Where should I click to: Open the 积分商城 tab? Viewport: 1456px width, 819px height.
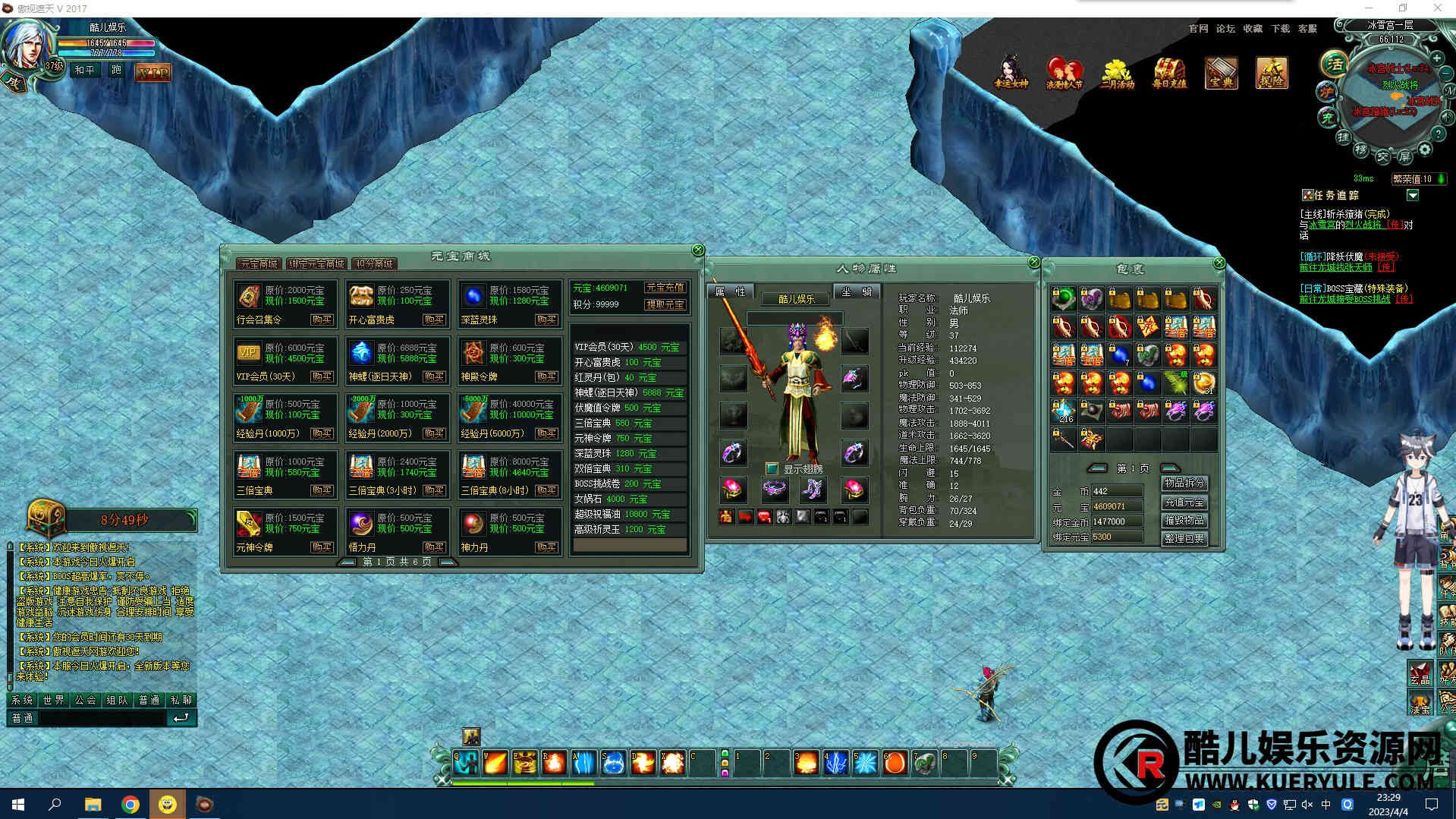click(374, 264)
